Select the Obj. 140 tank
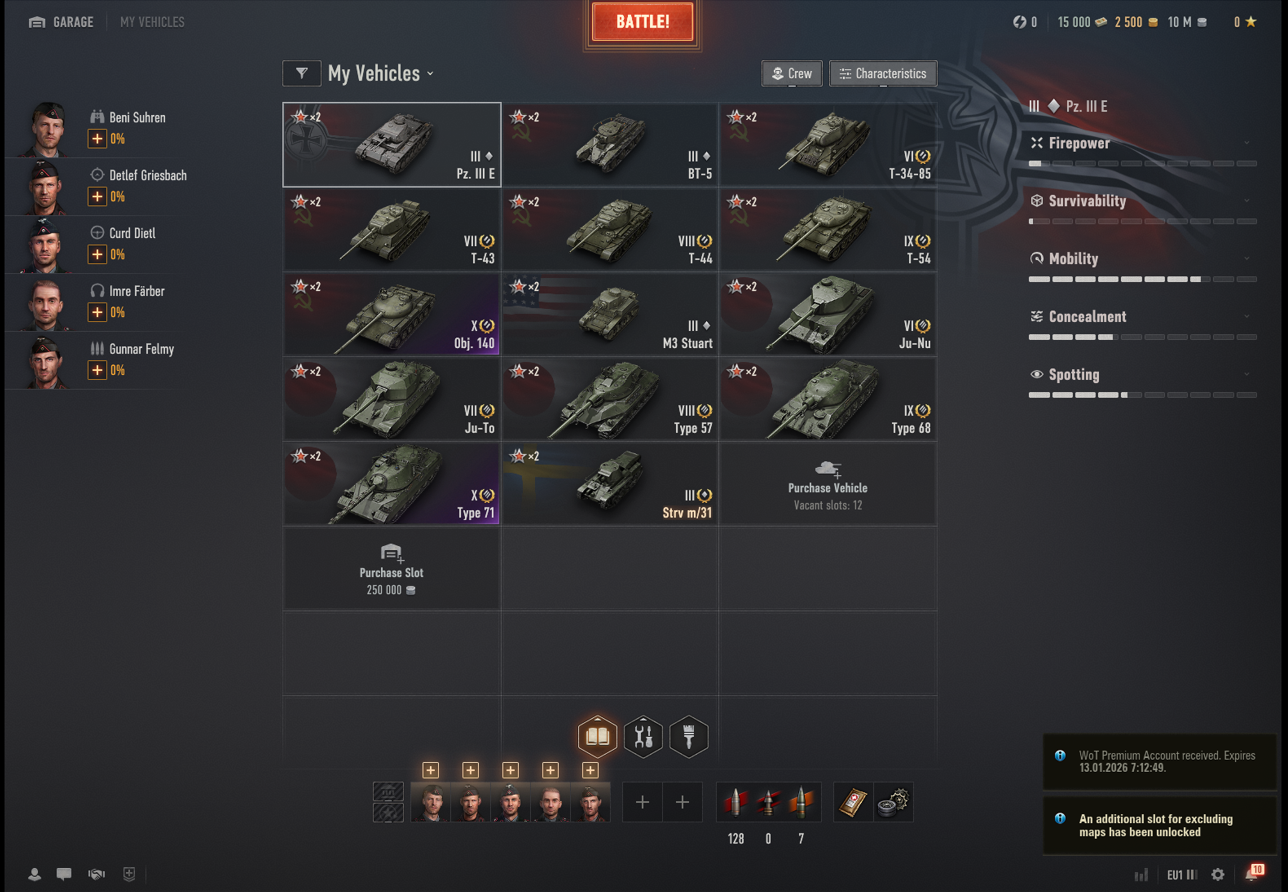Screen dimensions: 1288x892 click(x=391, y=315)
